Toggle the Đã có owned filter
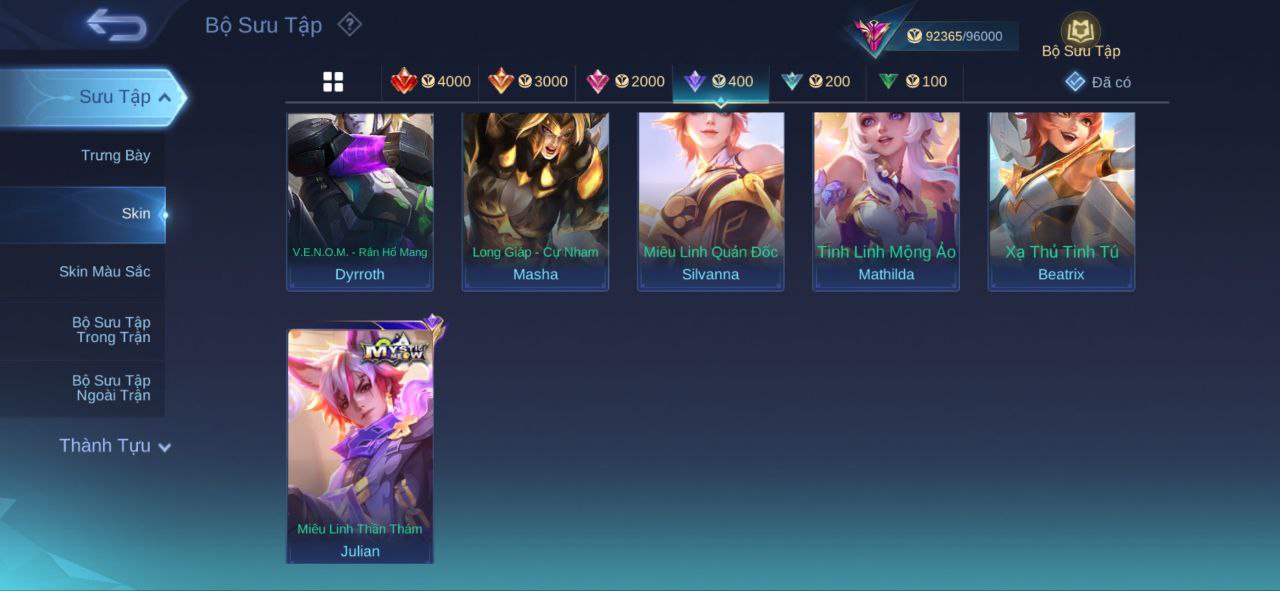 (x=1098, y=82)
